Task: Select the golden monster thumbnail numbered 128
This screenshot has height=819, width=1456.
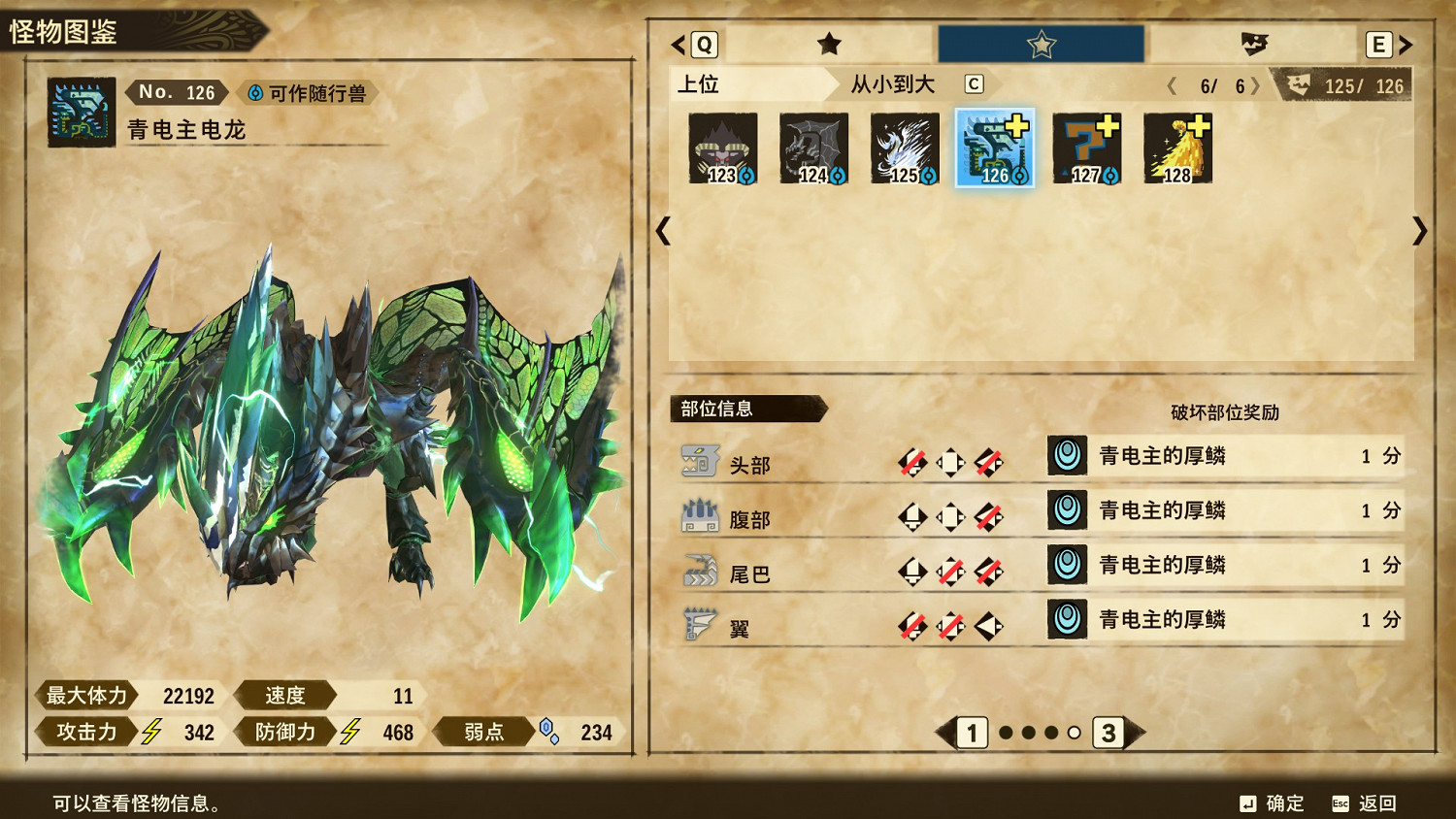Action: pyautogui.click(x=1177, y=148)
